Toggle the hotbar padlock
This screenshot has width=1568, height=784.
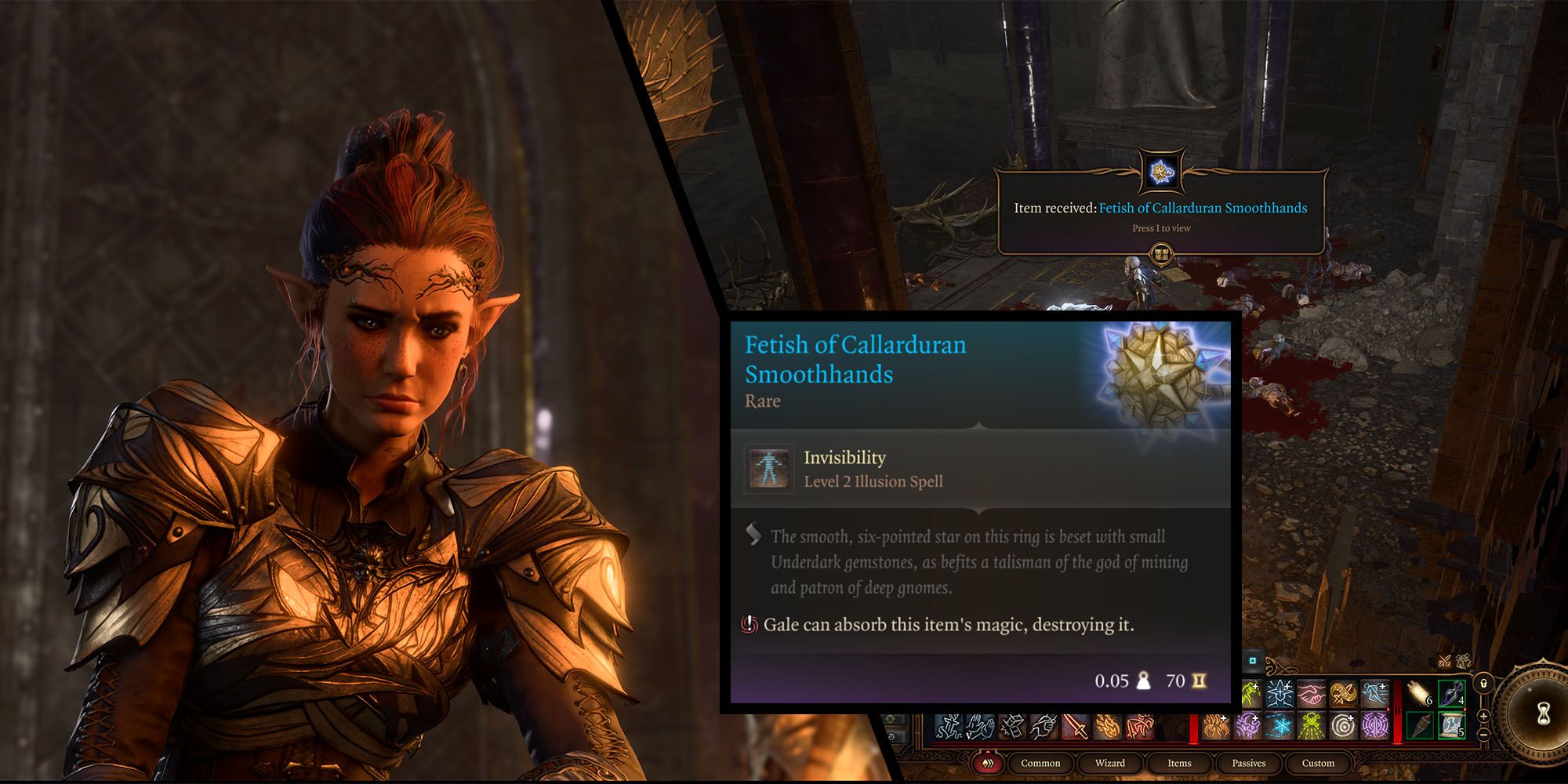(1483, 684)
